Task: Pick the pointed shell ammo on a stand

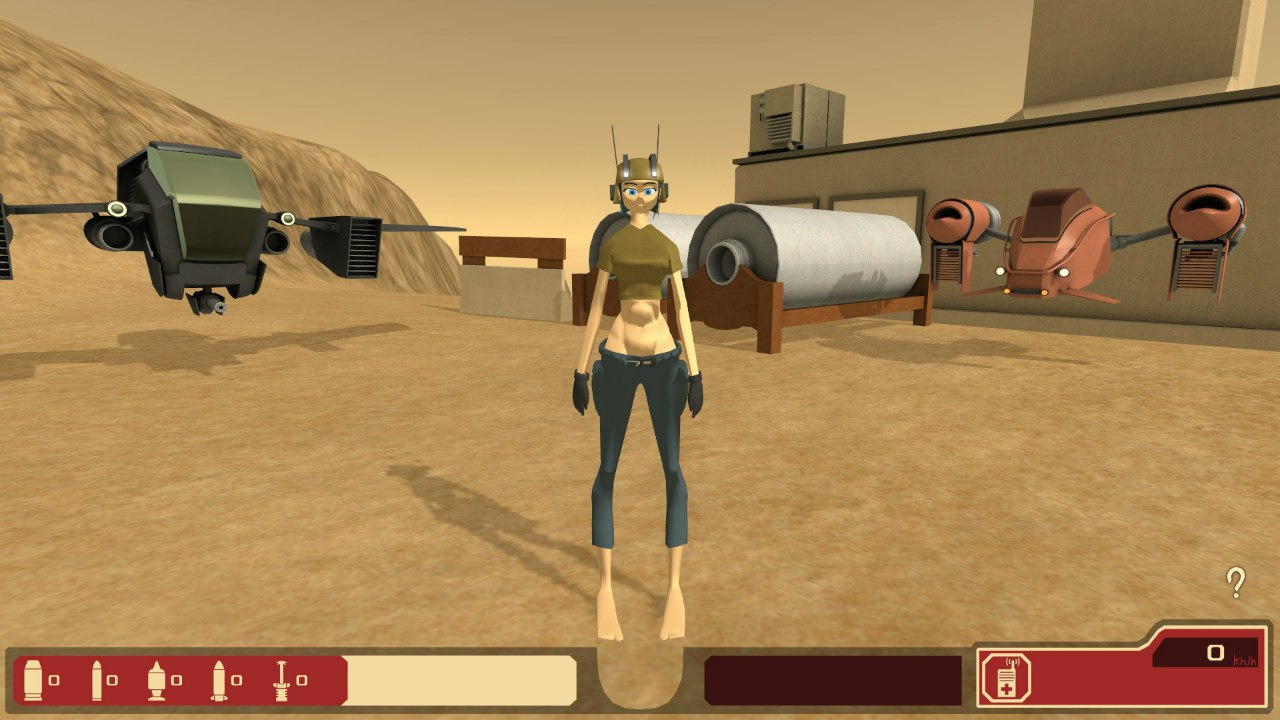Action: click(157, 680)
